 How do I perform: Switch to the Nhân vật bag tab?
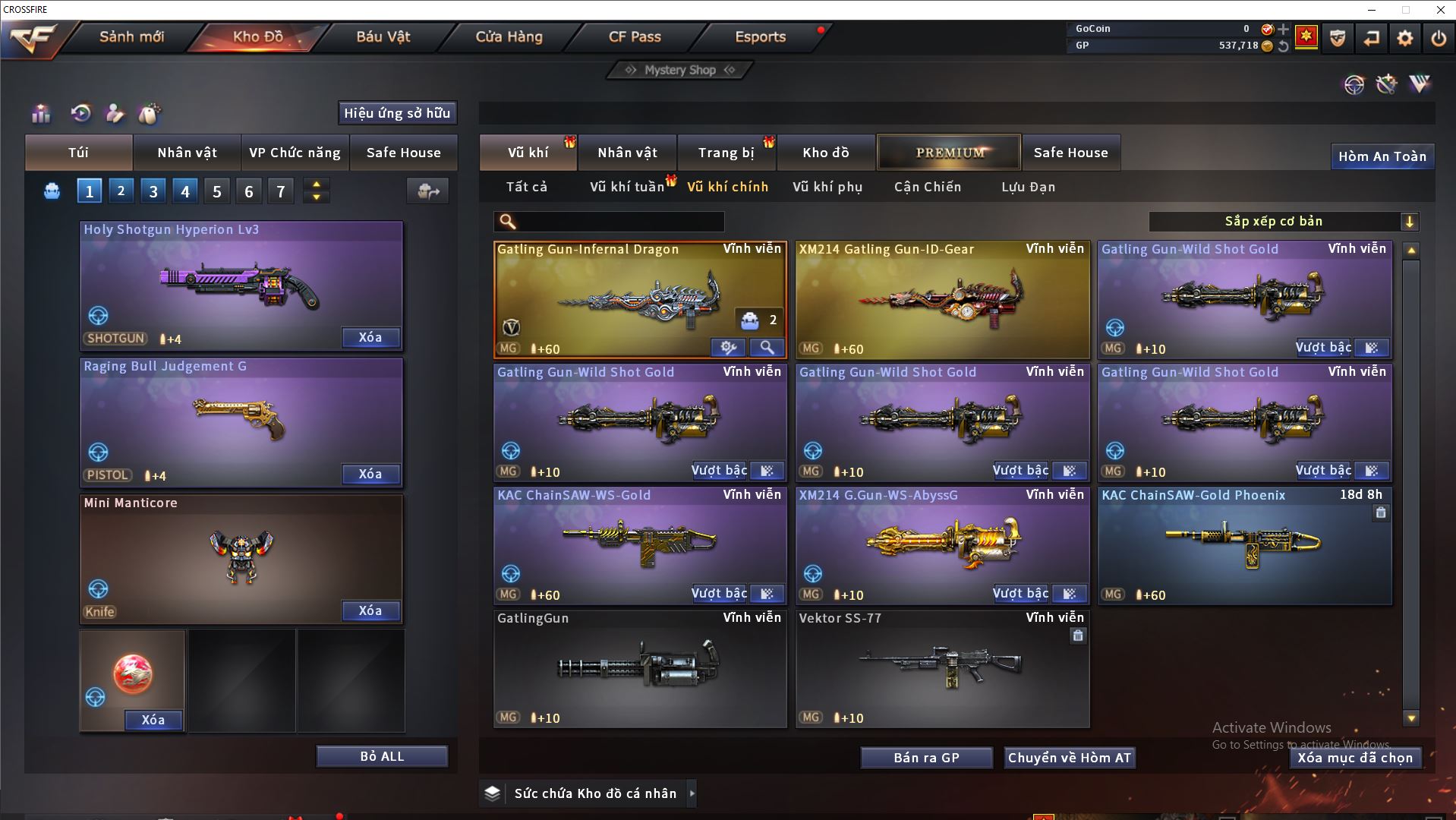[187, 153]
